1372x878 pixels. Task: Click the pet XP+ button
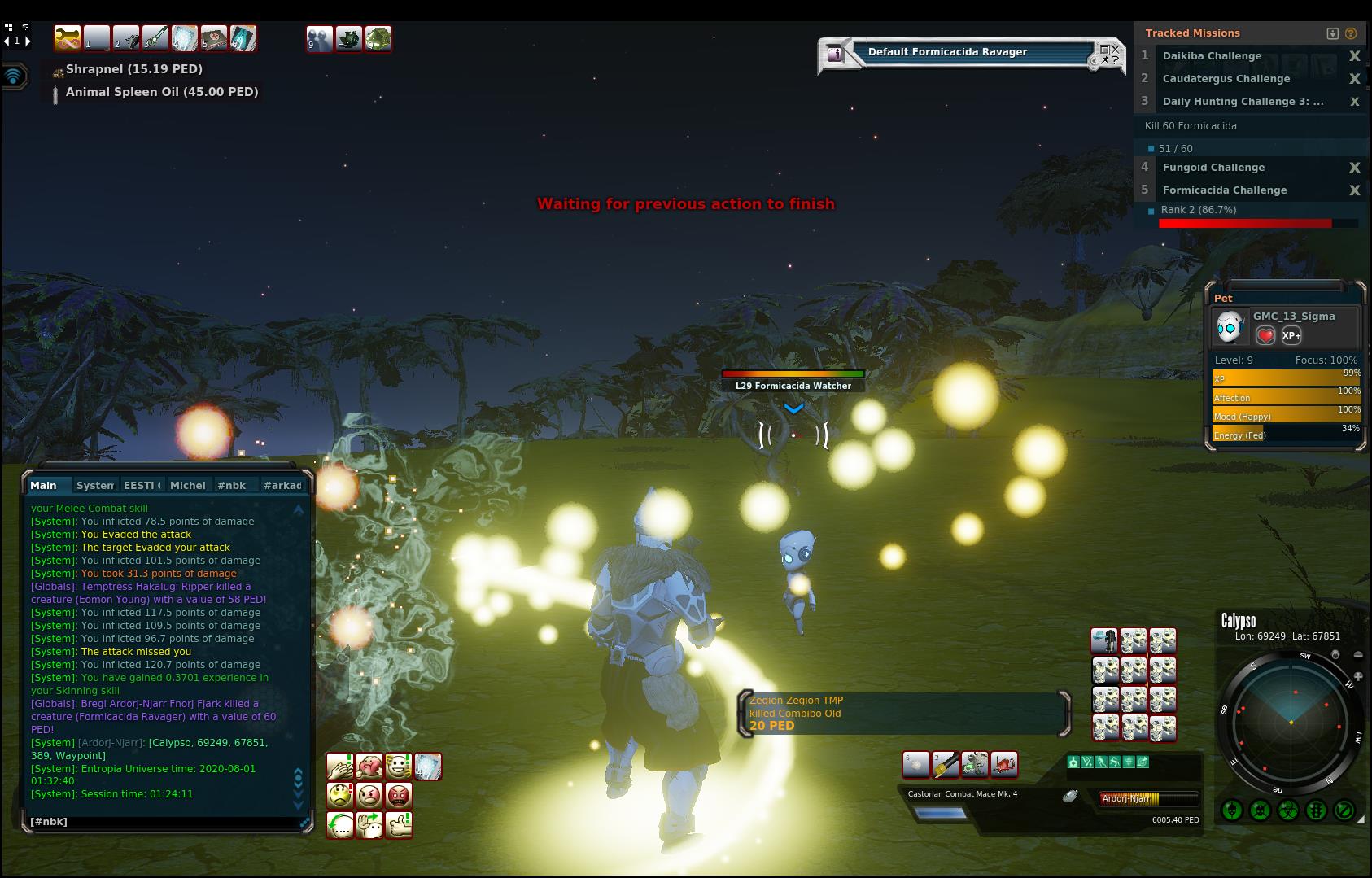(x=1291, y=335)
